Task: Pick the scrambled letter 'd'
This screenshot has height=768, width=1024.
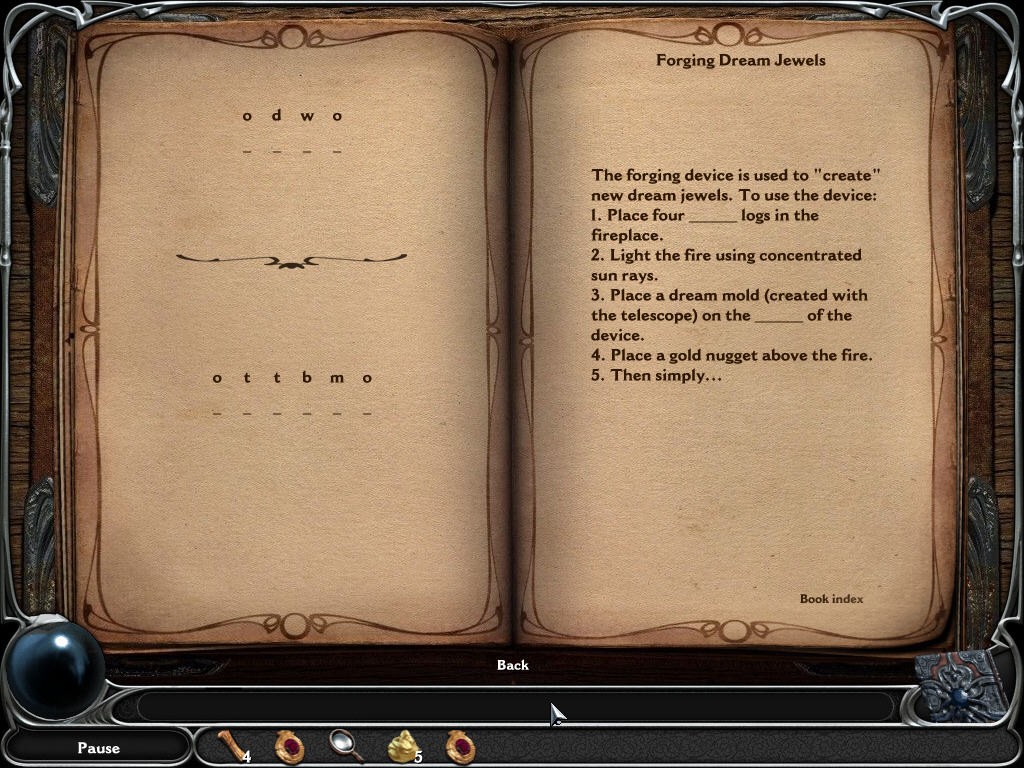Action: click(277, 116)
